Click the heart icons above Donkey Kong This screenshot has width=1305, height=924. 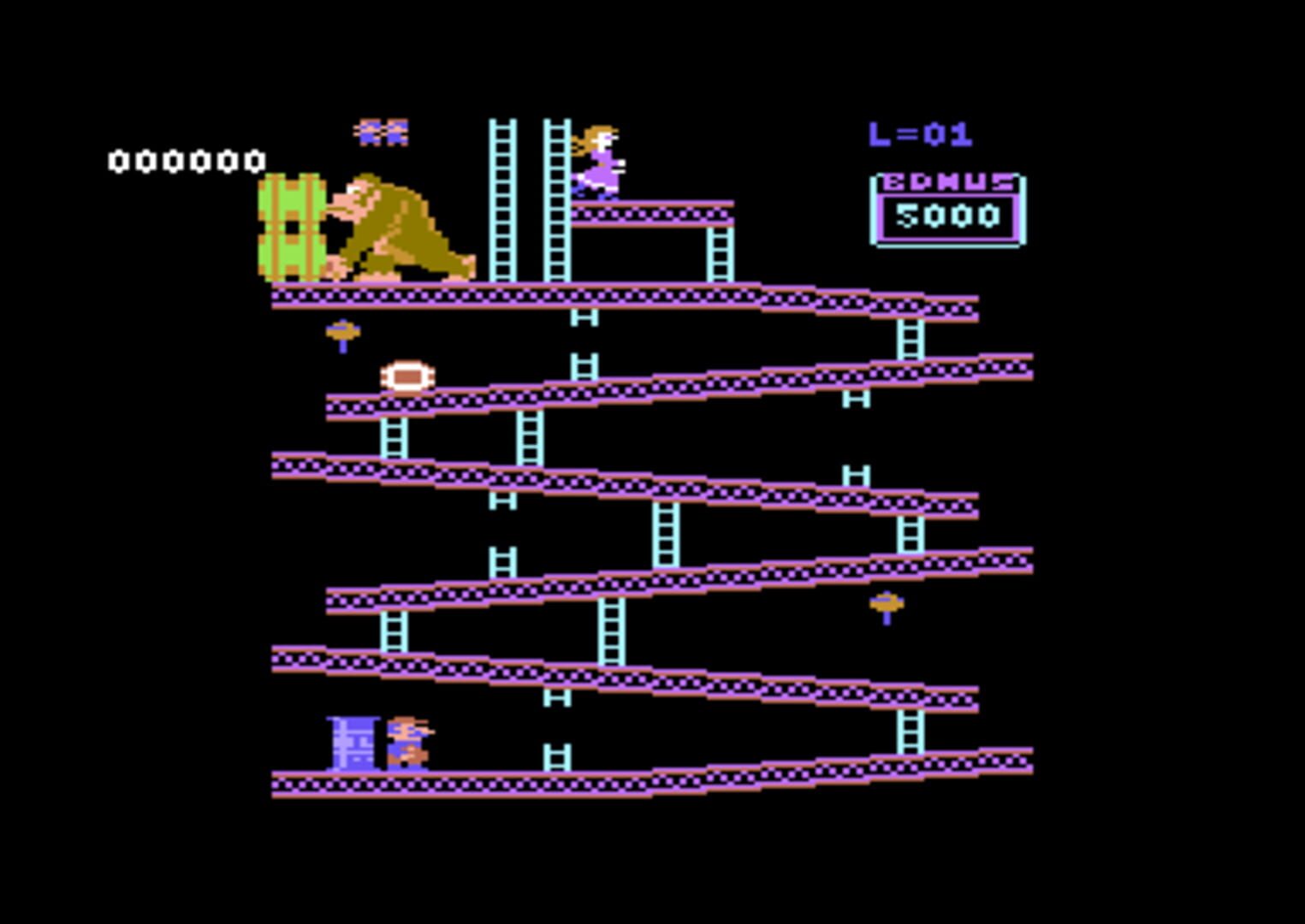382,131
